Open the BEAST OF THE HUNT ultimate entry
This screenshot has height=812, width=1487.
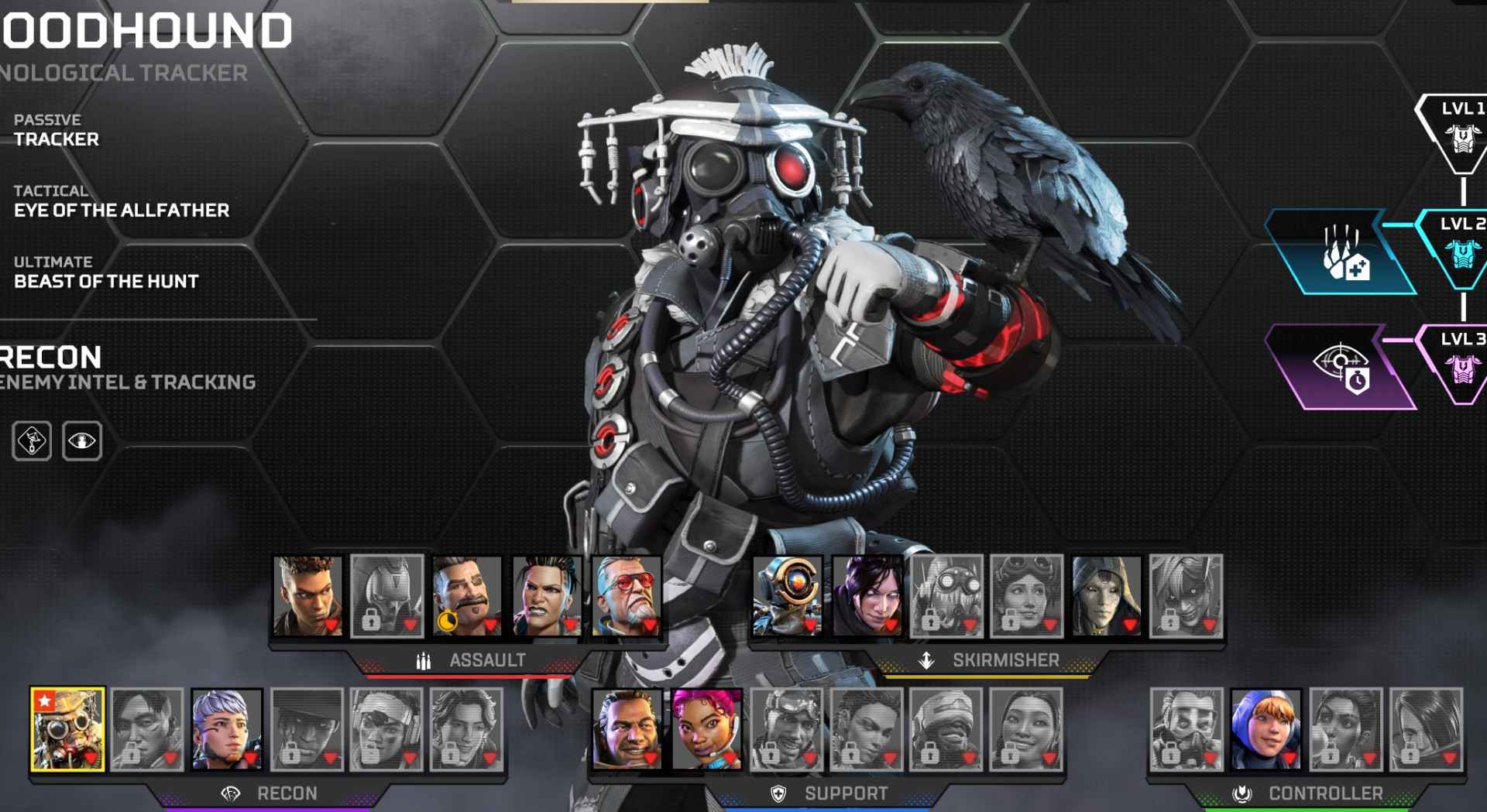click(105, 282)
